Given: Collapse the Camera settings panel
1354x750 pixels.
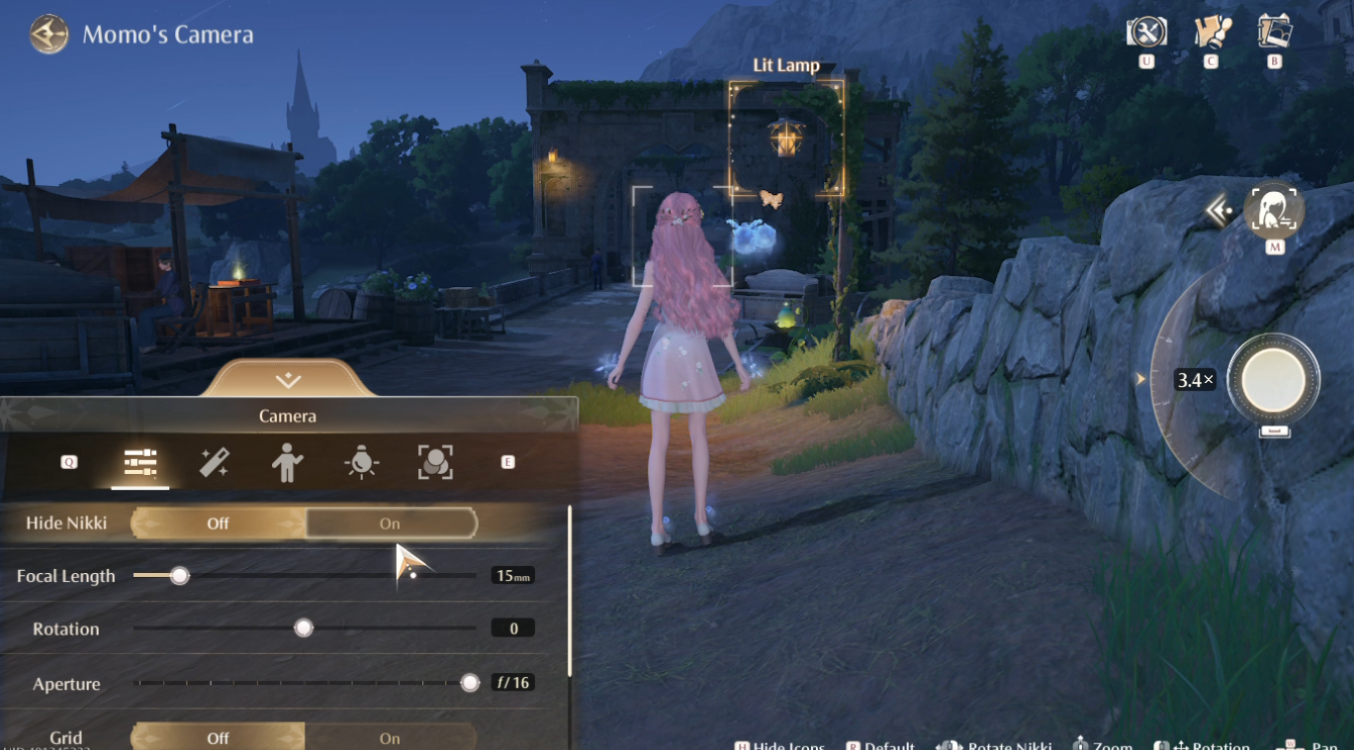Looking at the screenshot, I should (x=288, y=380).
